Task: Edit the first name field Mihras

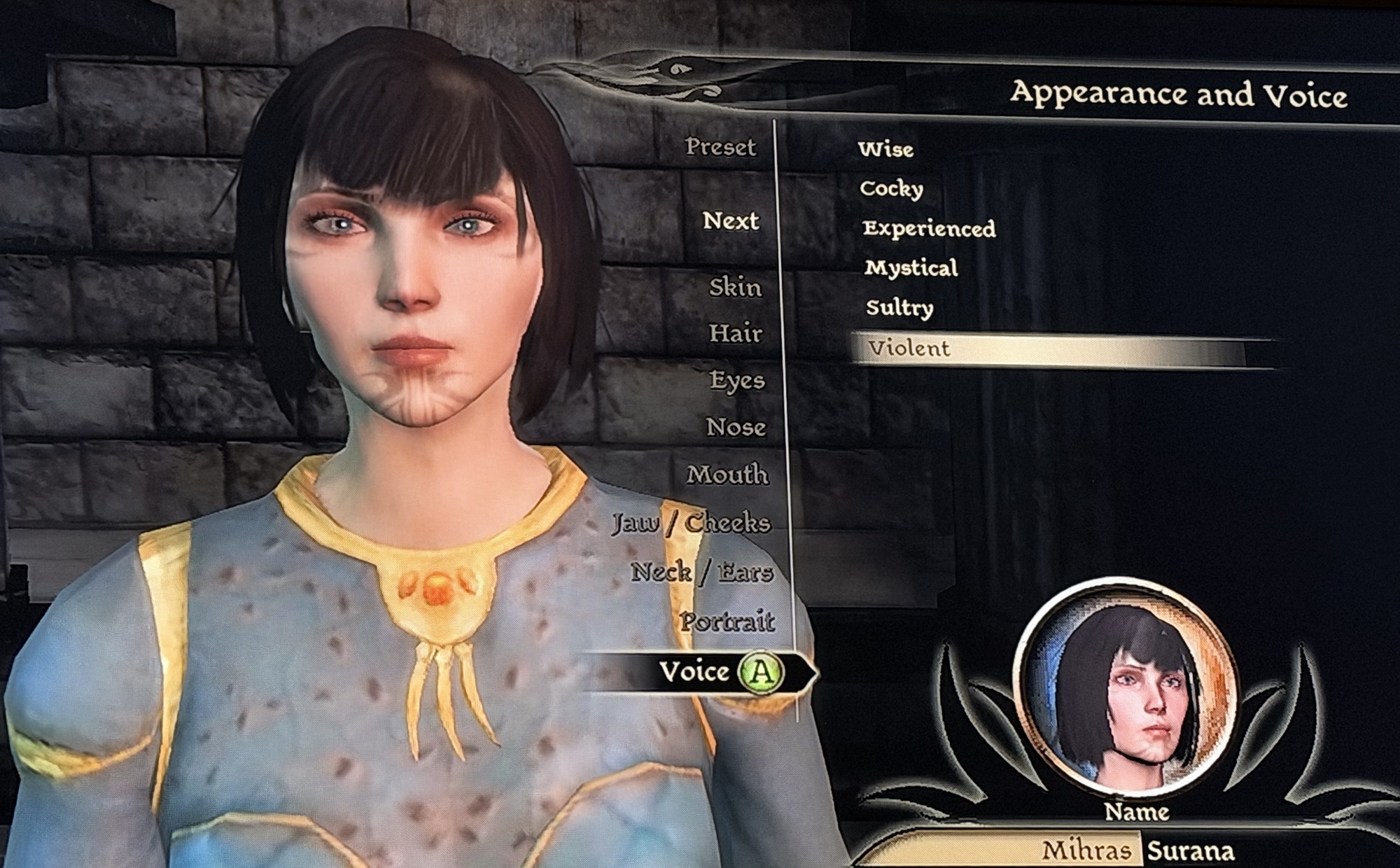Action: [1086, 850]
